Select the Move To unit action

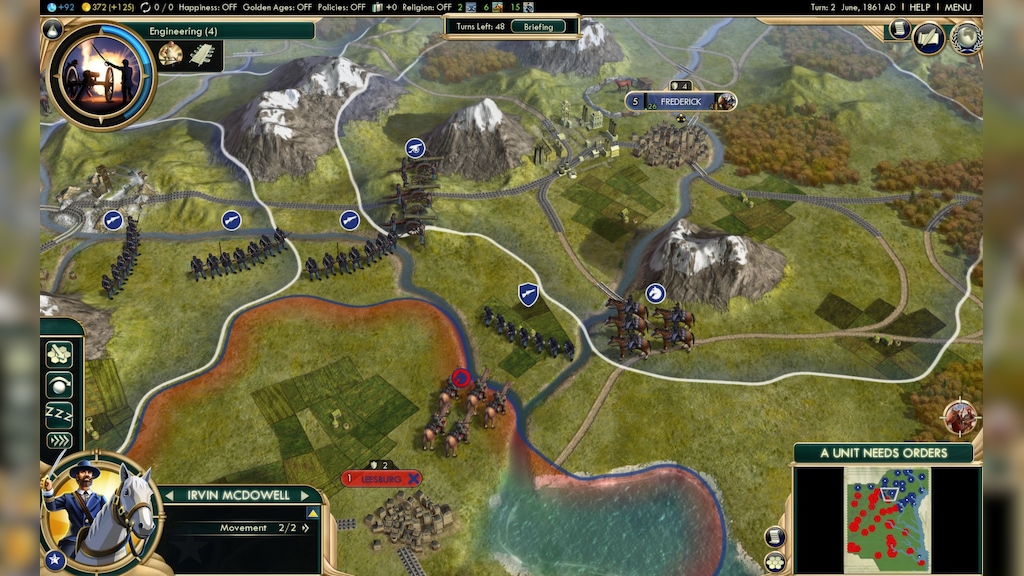click(61, 355)
